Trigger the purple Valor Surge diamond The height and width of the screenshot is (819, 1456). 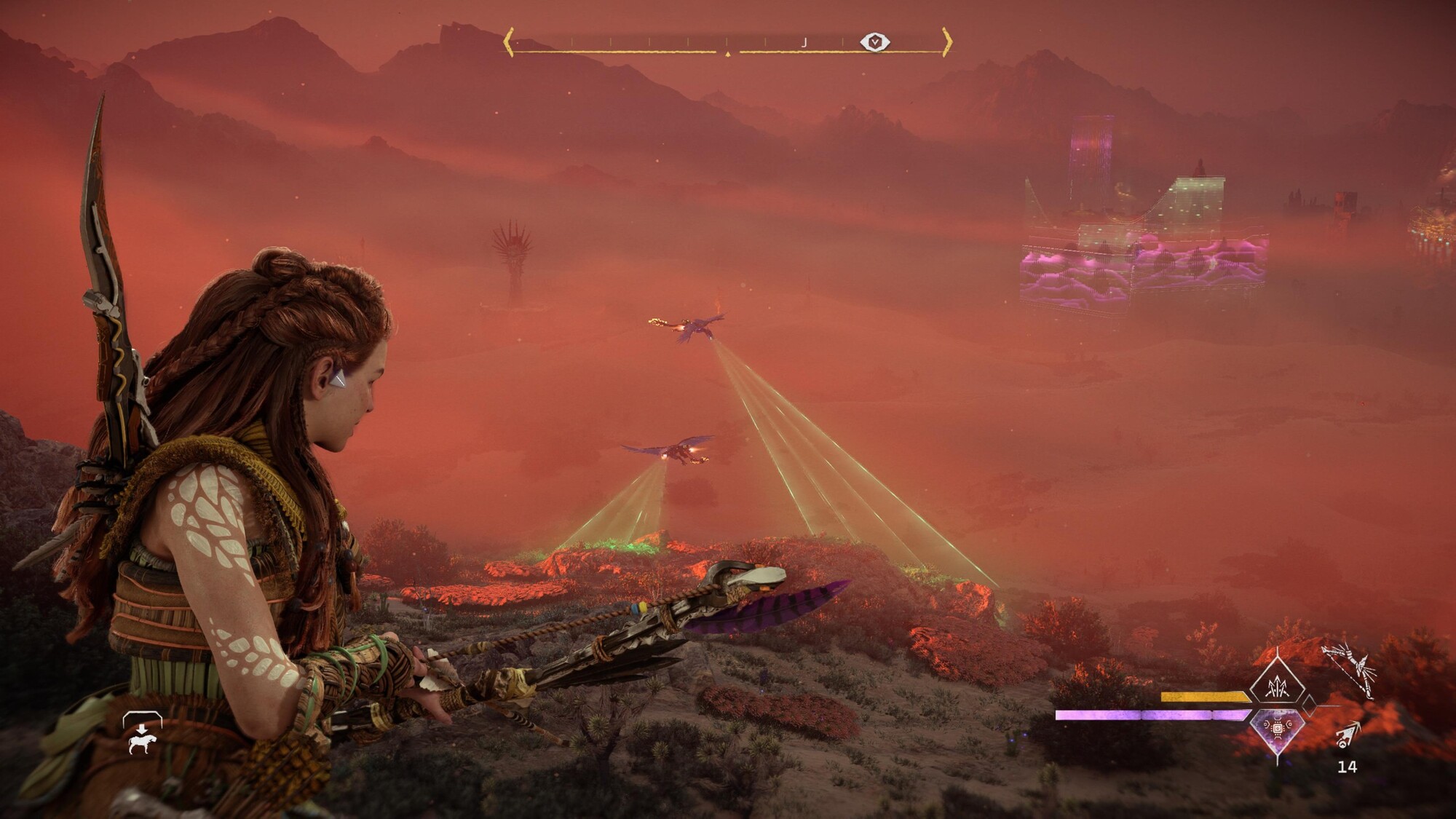(1278, 729)
